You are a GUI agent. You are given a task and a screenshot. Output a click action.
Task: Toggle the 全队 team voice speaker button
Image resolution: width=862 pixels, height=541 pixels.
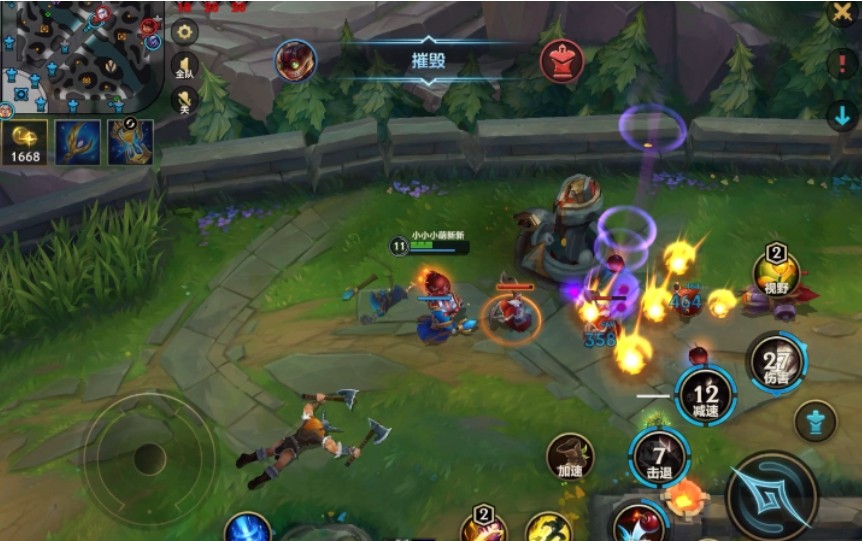[185, 66]
